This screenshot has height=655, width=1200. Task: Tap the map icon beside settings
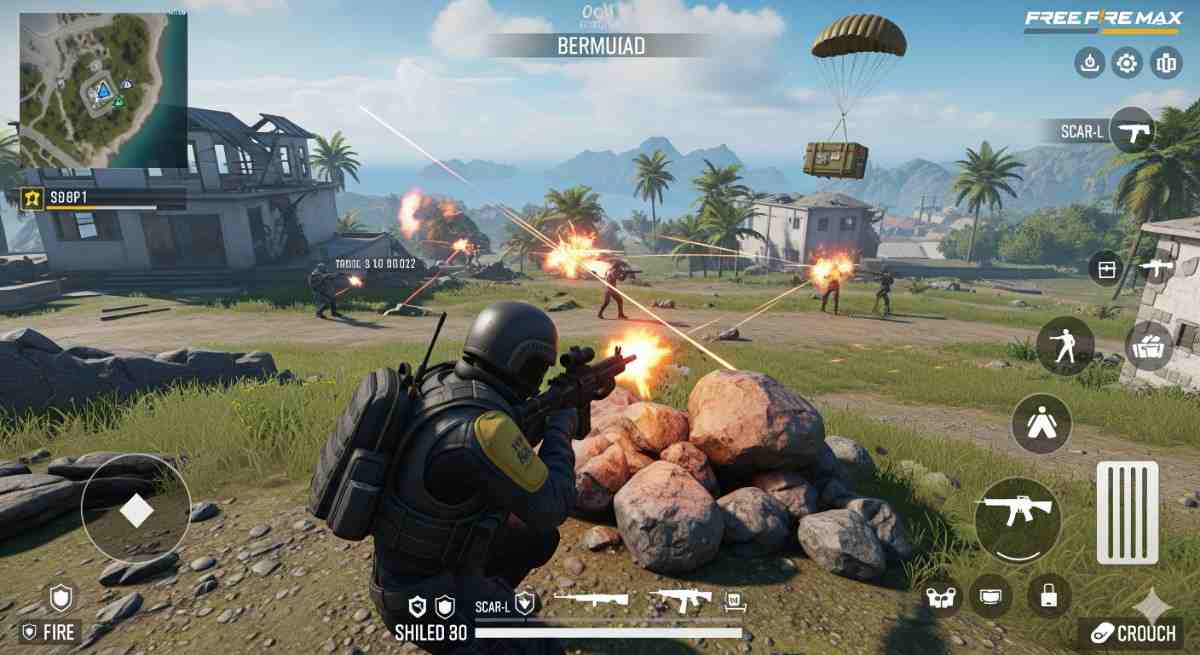click(1166, 64)
